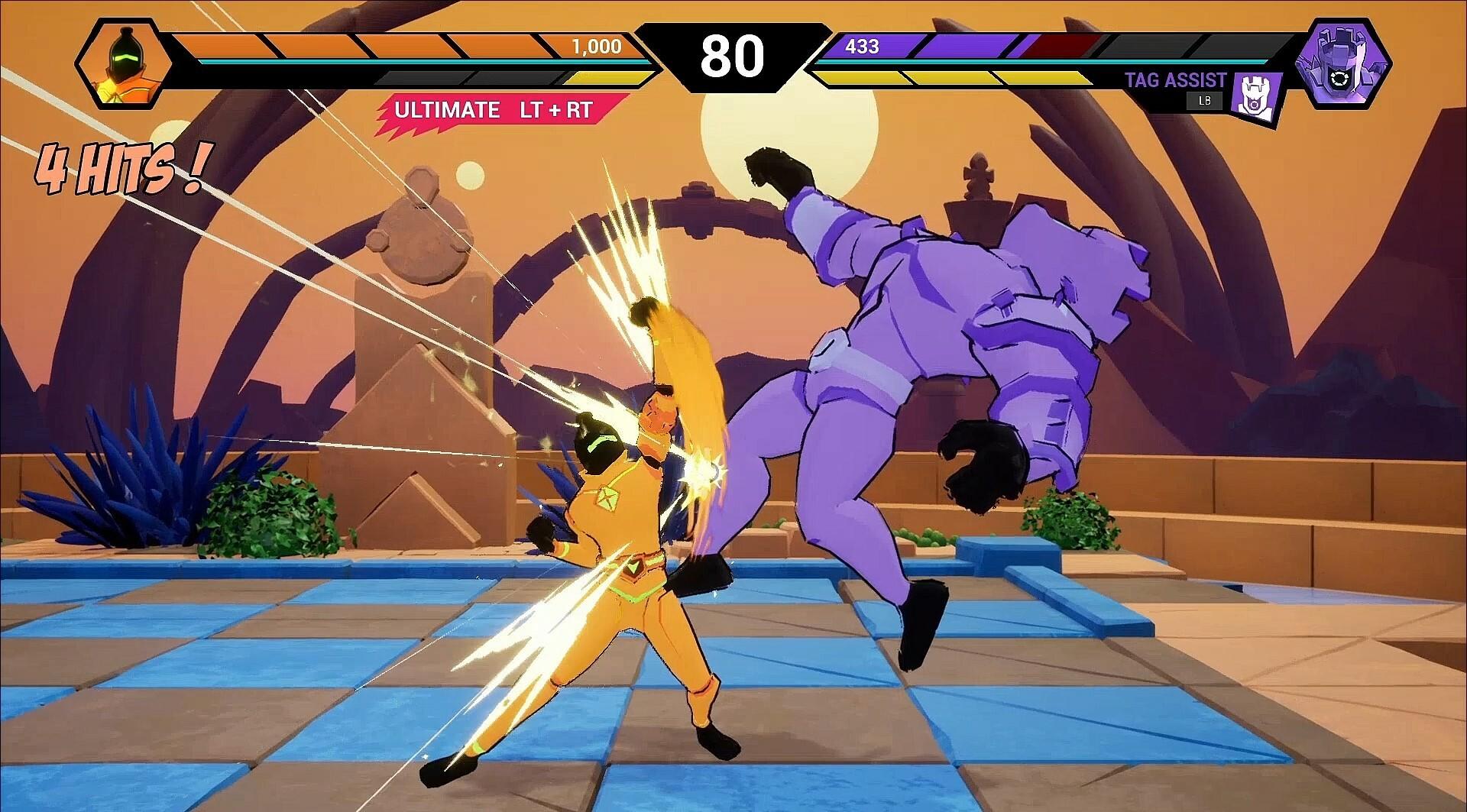Click the 1,000 damage number display
This screenshot has height=812, width=1467.
[595, 47]
